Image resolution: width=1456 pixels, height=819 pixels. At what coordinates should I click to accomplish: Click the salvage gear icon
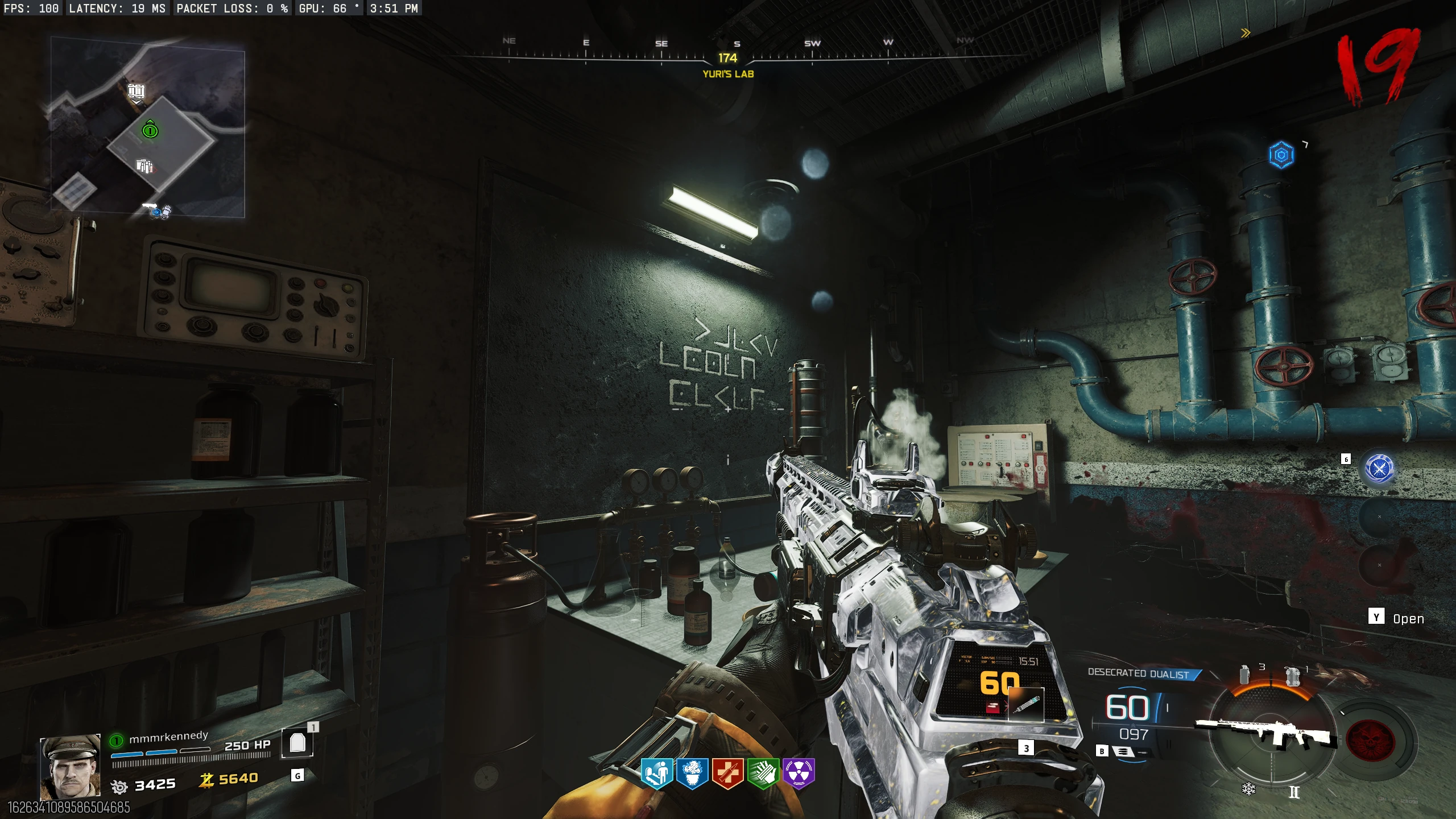pos(119,787)
